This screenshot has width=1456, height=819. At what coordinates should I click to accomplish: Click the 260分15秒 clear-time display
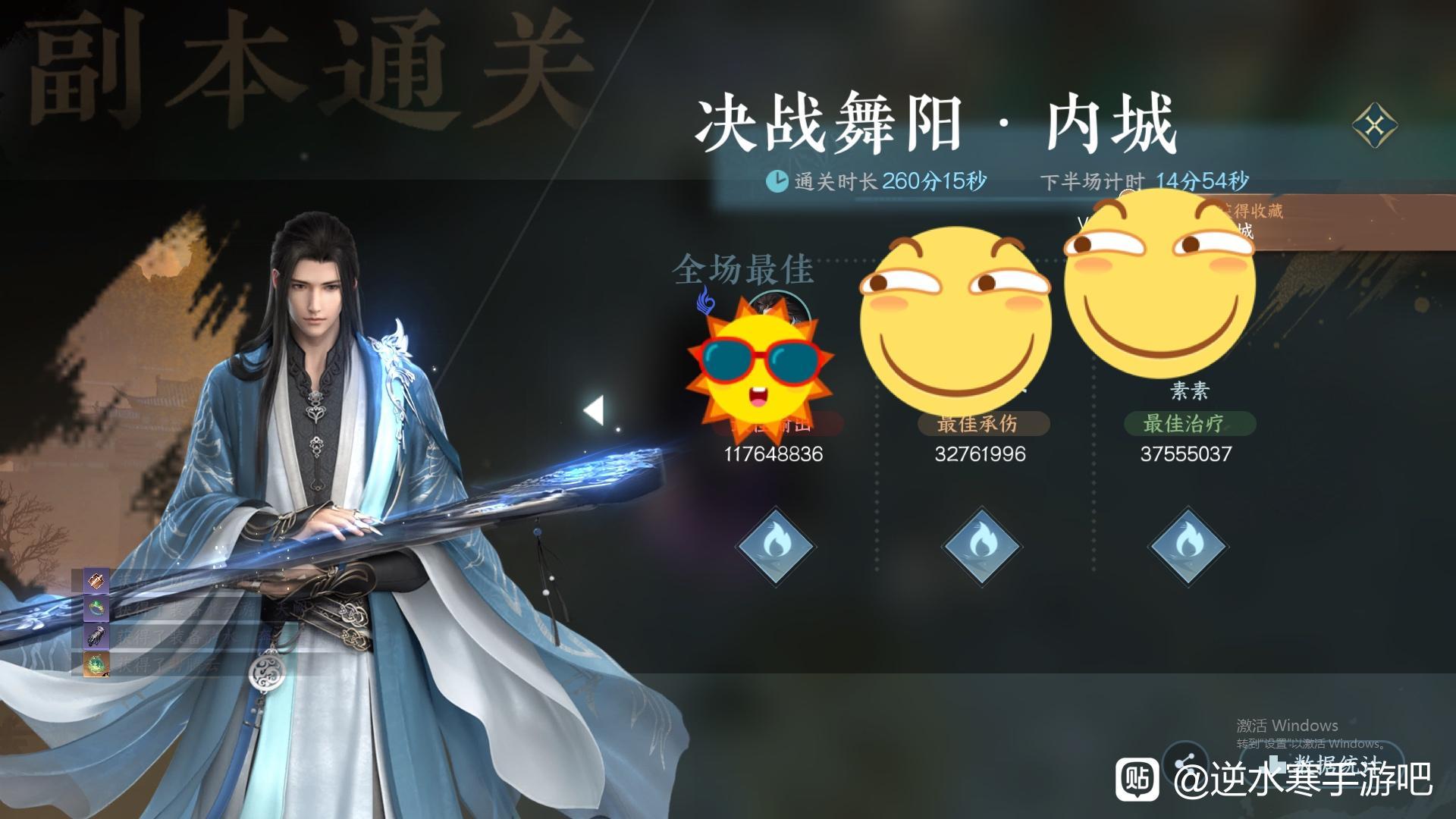[936, 180]
